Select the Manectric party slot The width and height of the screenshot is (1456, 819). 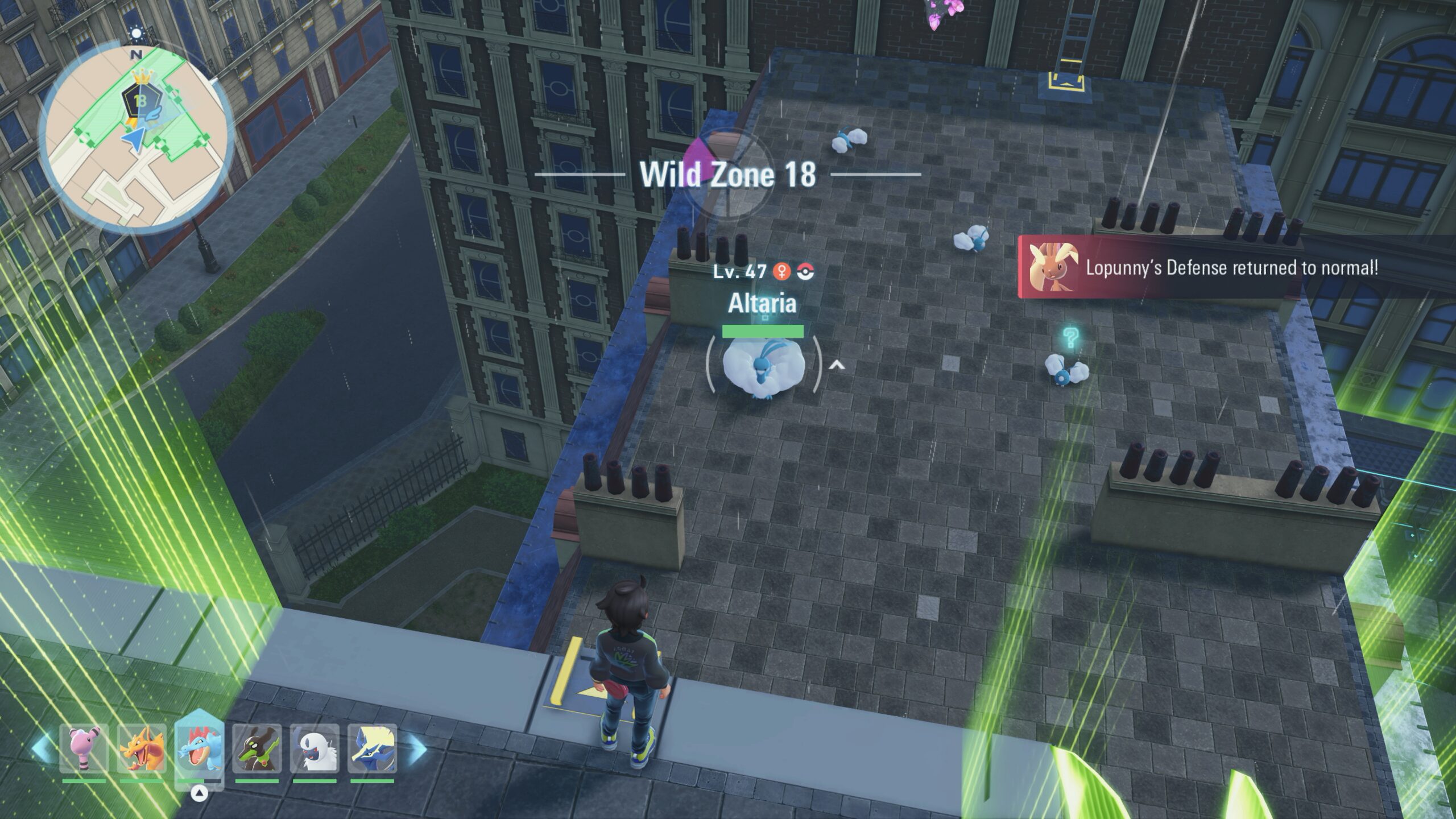pyautogui.click(x=372, y=748)
